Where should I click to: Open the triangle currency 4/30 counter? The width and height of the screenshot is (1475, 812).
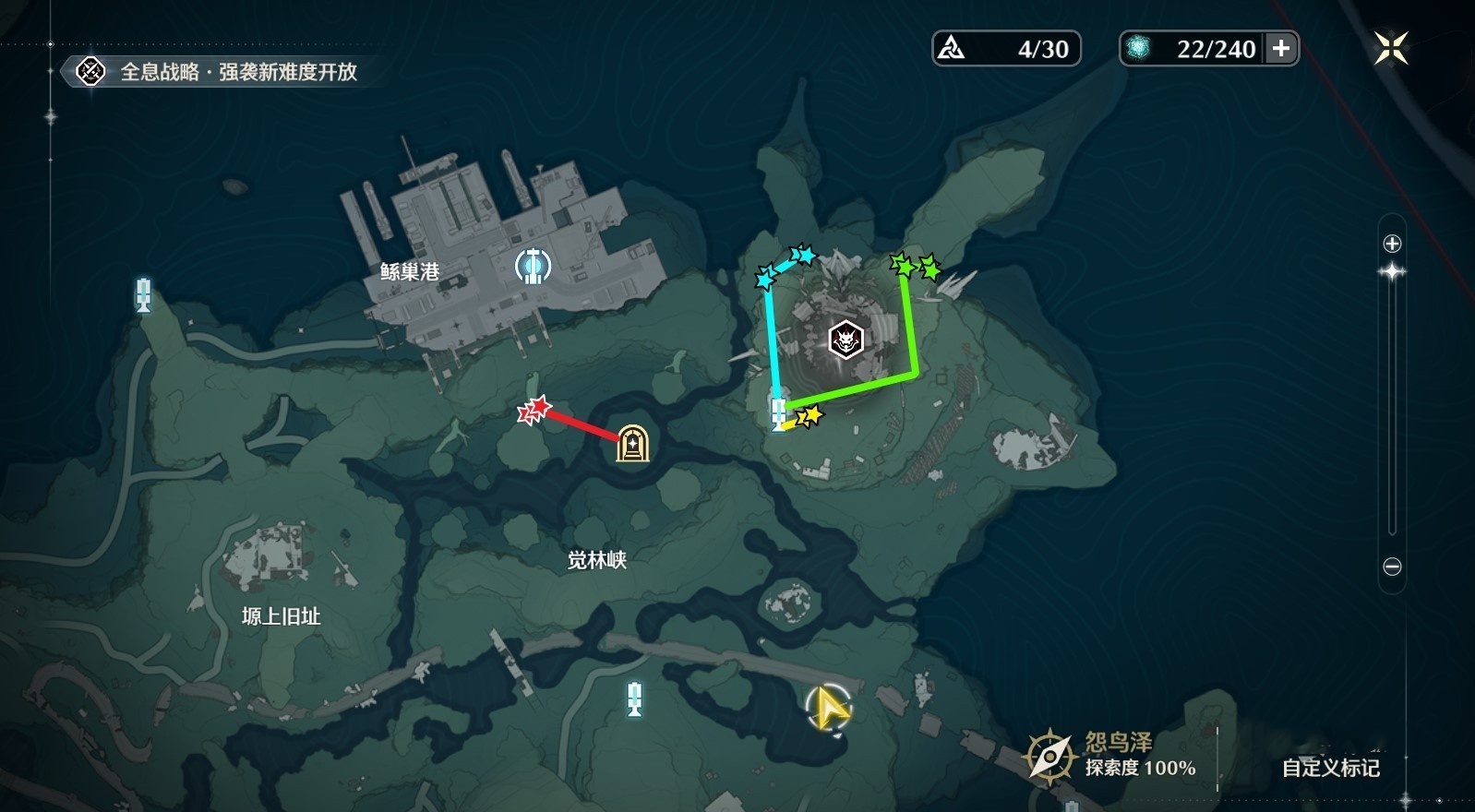pyautogui.click(x=1006, y=48)
